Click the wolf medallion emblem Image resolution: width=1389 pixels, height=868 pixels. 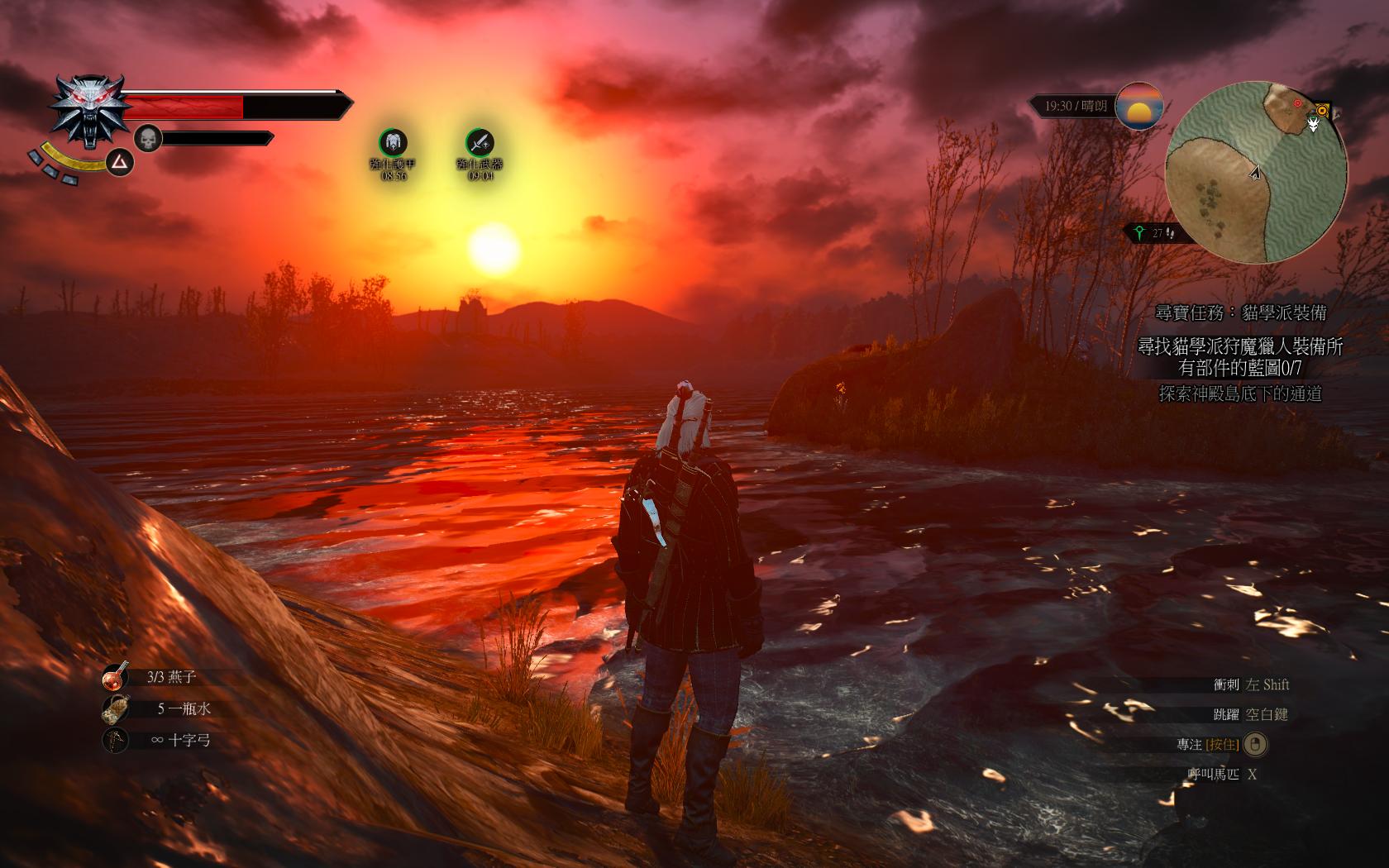[x=89, y=112]
